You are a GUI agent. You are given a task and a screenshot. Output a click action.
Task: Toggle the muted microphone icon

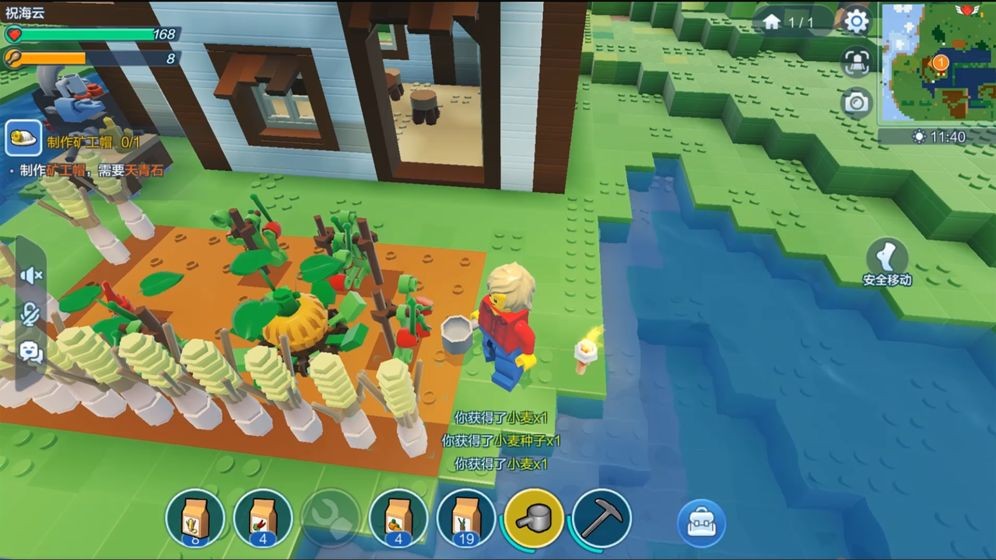click(31, 314)
